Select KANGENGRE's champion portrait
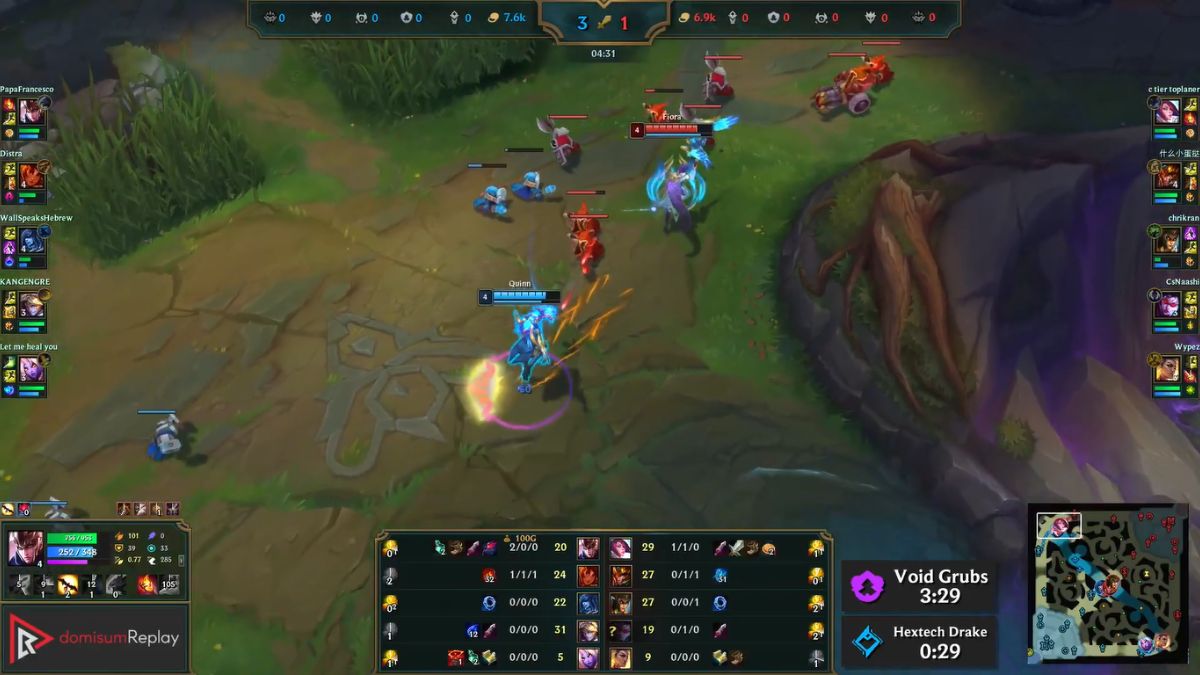The width and height of the screenshot is (1200, 675). (x=31, y=304)
